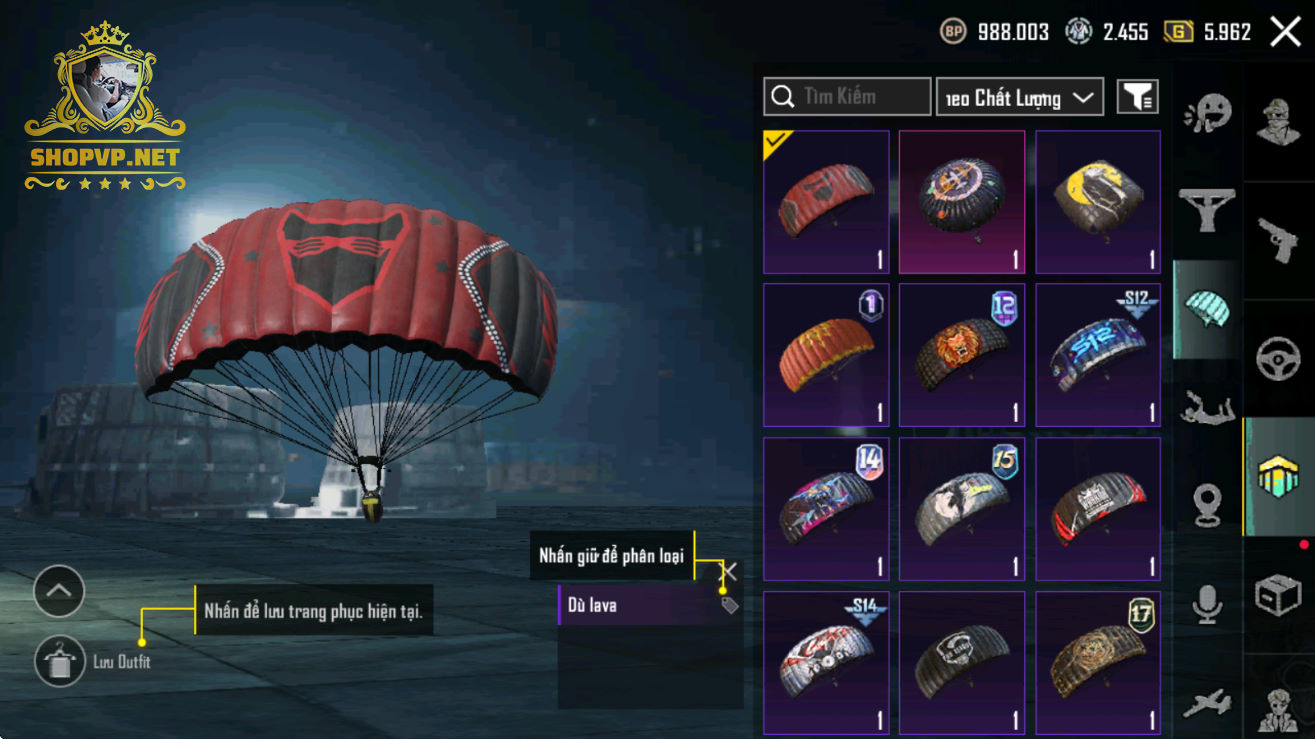Switch to the steering wheel vehicle tab
The image size is (1315, 739).
[1278, 357]
